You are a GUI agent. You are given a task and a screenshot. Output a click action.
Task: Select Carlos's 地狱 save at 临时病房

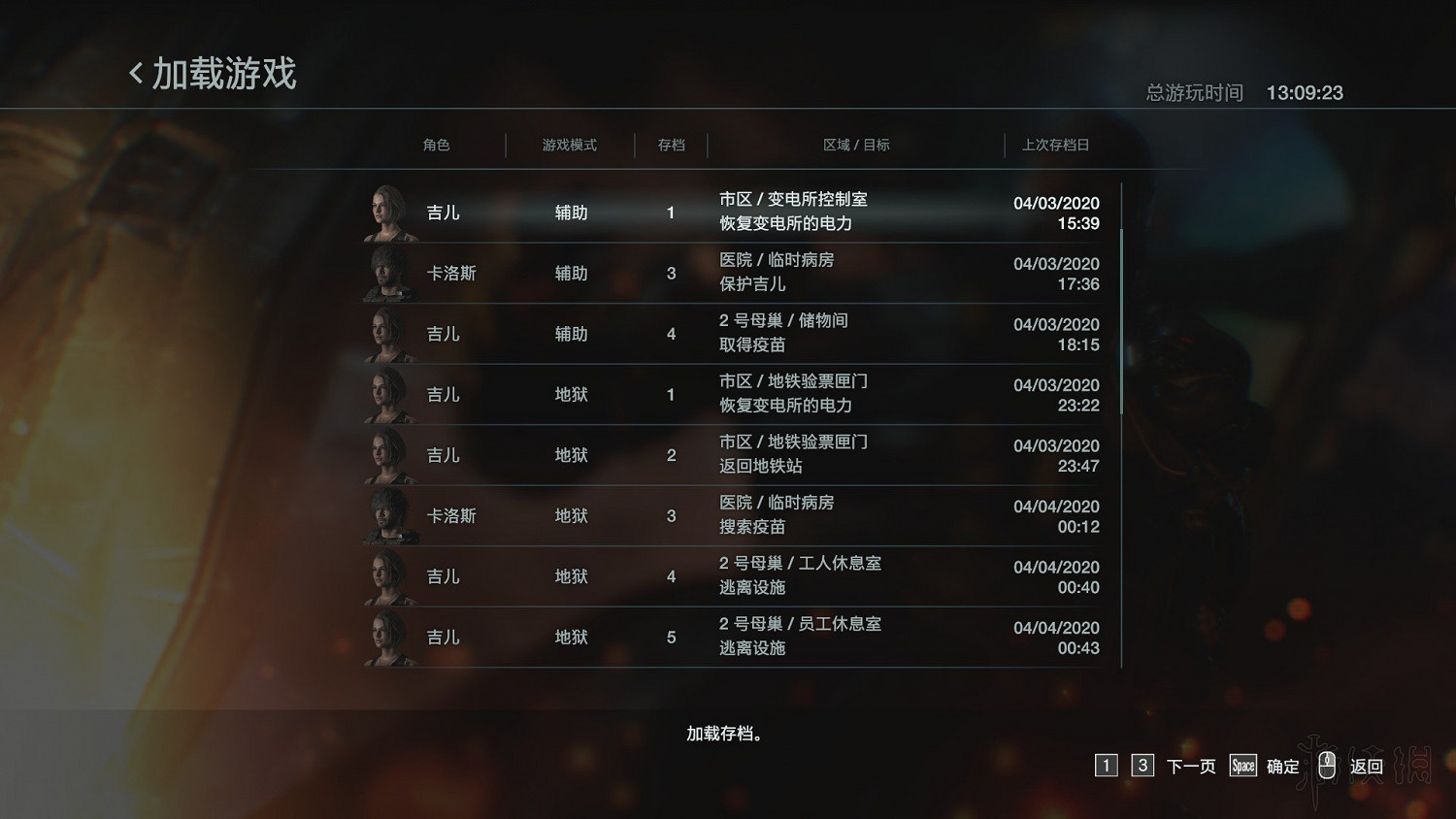click(728, 515)
